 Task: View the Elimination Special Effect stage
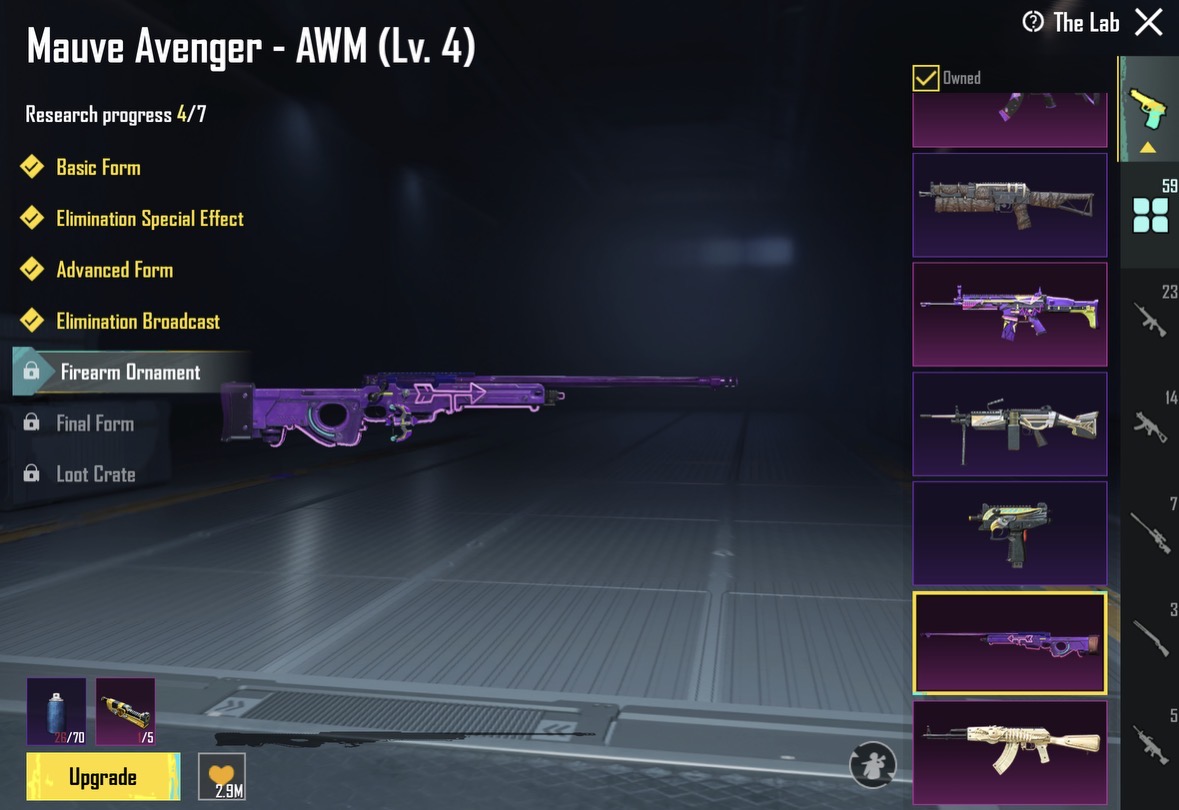(x=149, y=218)
